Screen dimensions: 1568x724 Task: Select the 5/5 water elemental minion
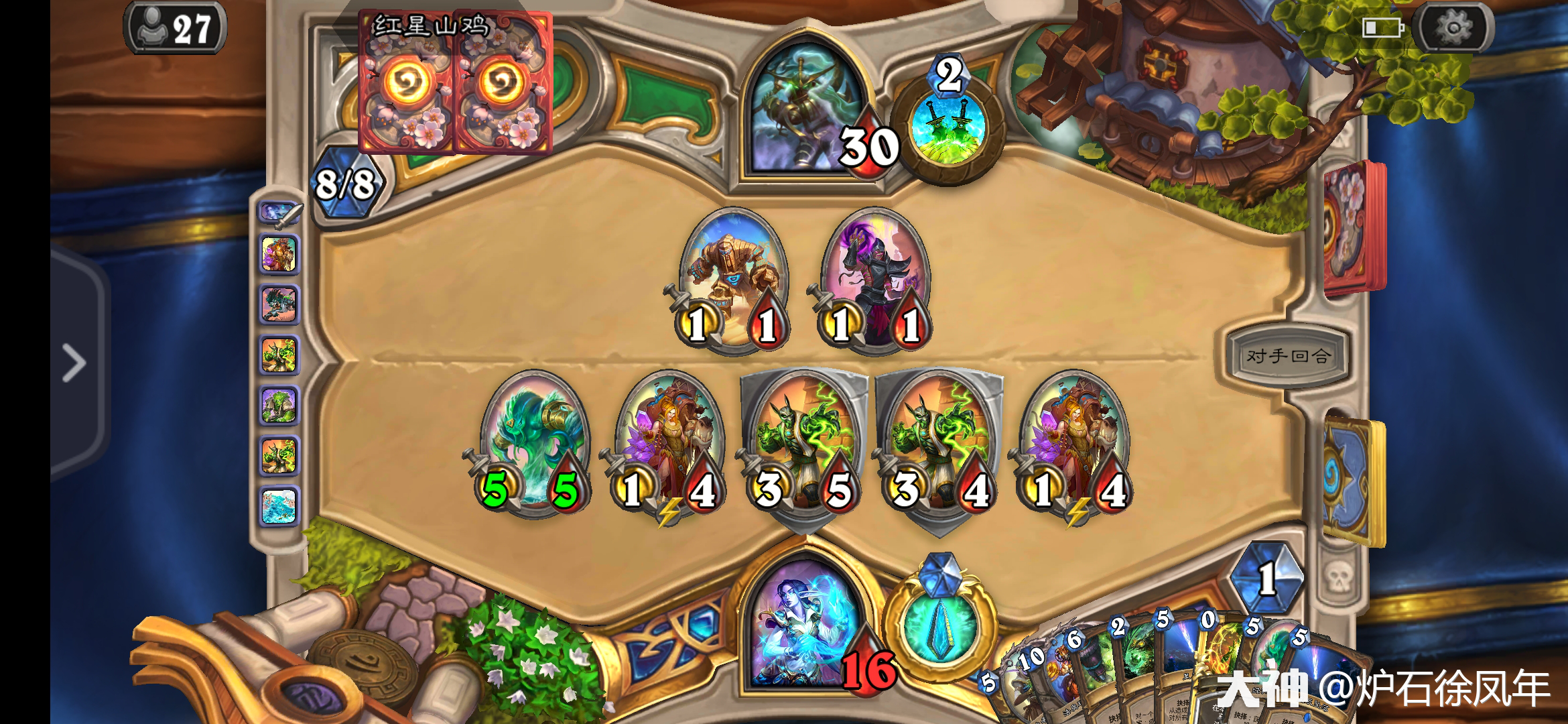click(x=533, y=439)
